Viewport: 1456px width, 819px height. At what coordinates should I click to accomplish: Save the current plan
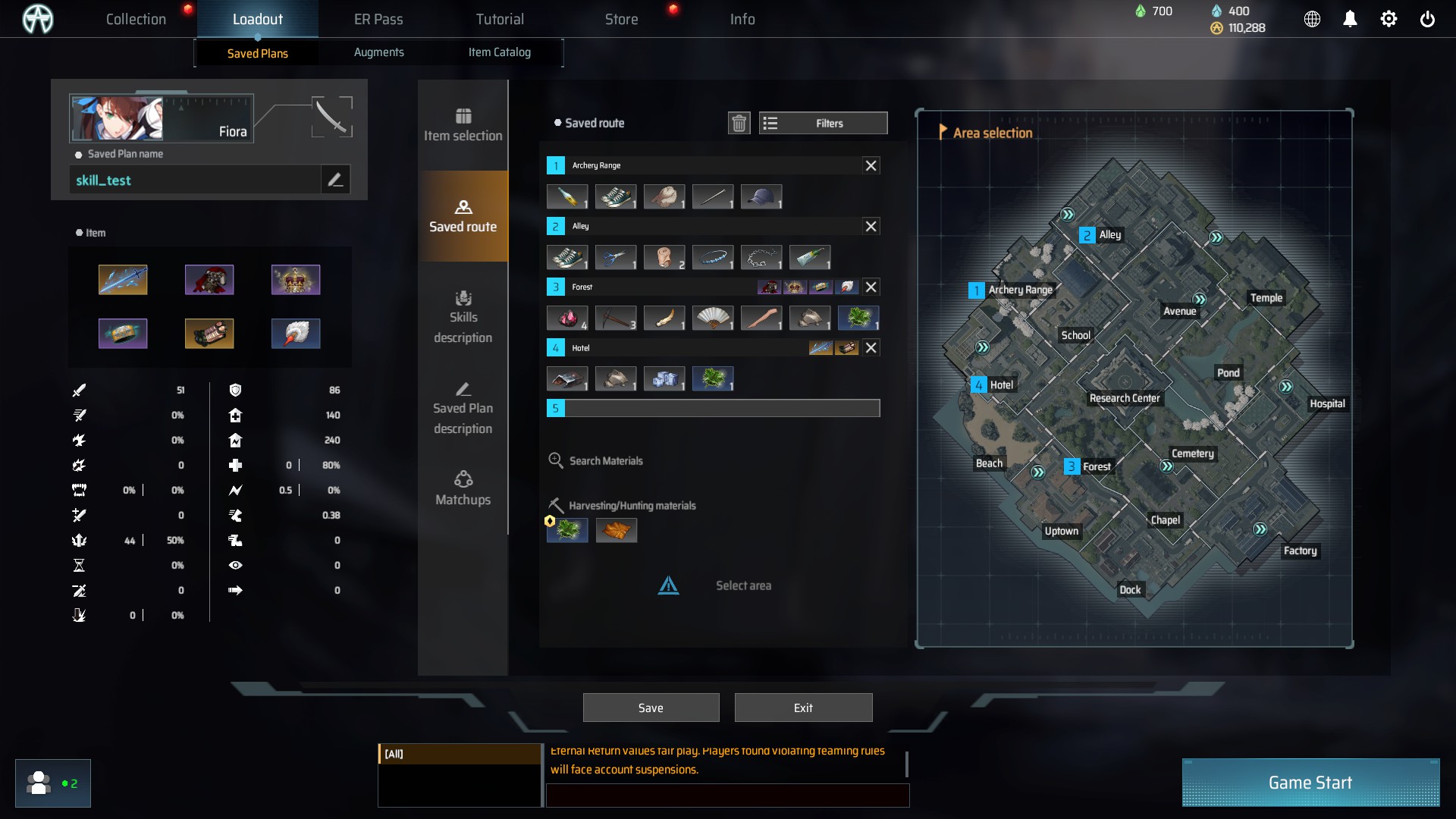pos(651,708)
